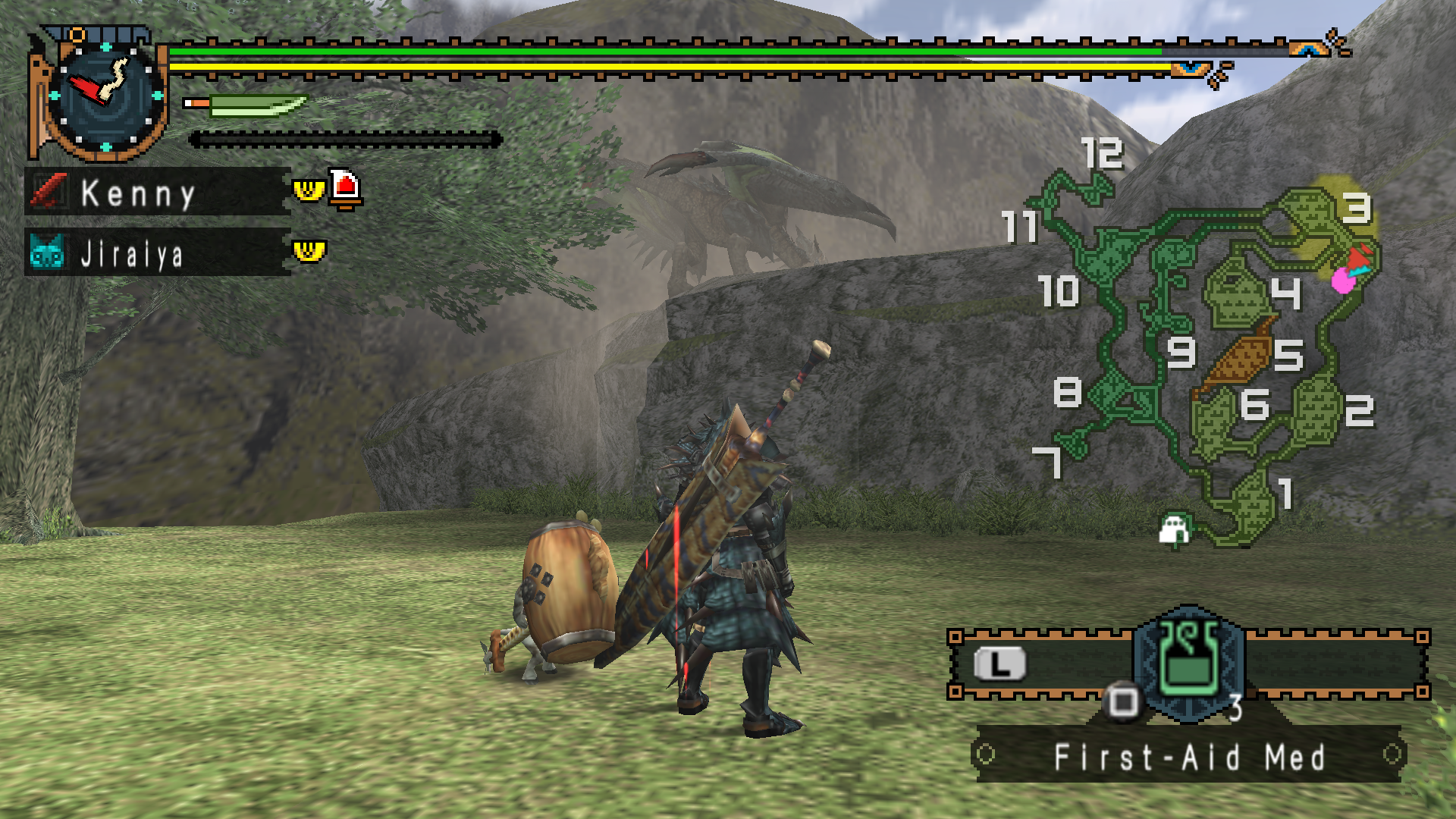The width and height of the screenshot is (1456, 819).
Task: Select the pink monster marker on map
Action: 1343,281
